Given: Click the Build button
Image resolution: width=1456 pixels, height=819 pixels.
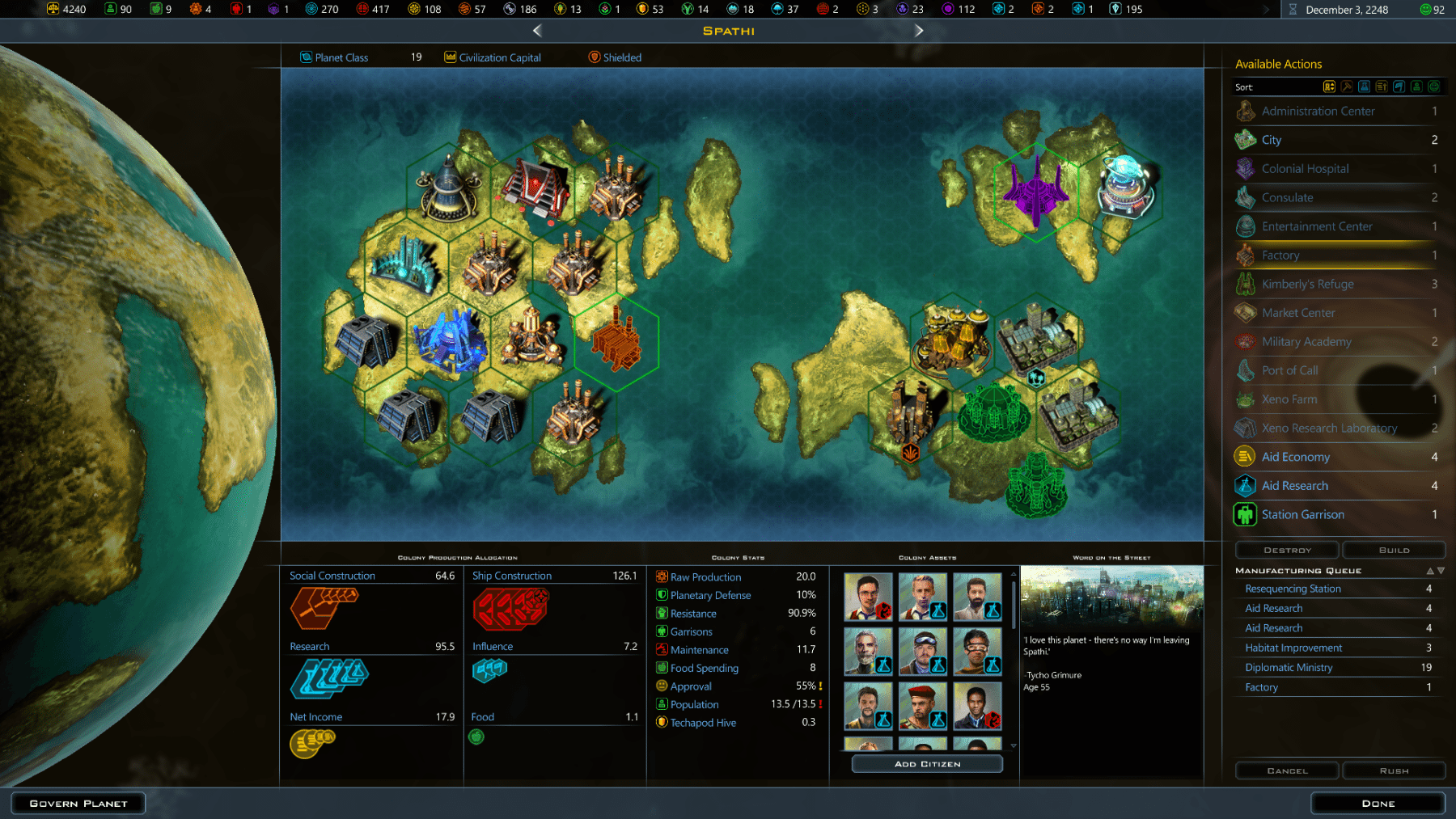Looking at the screenshot, I should (x=1394, y=550).
